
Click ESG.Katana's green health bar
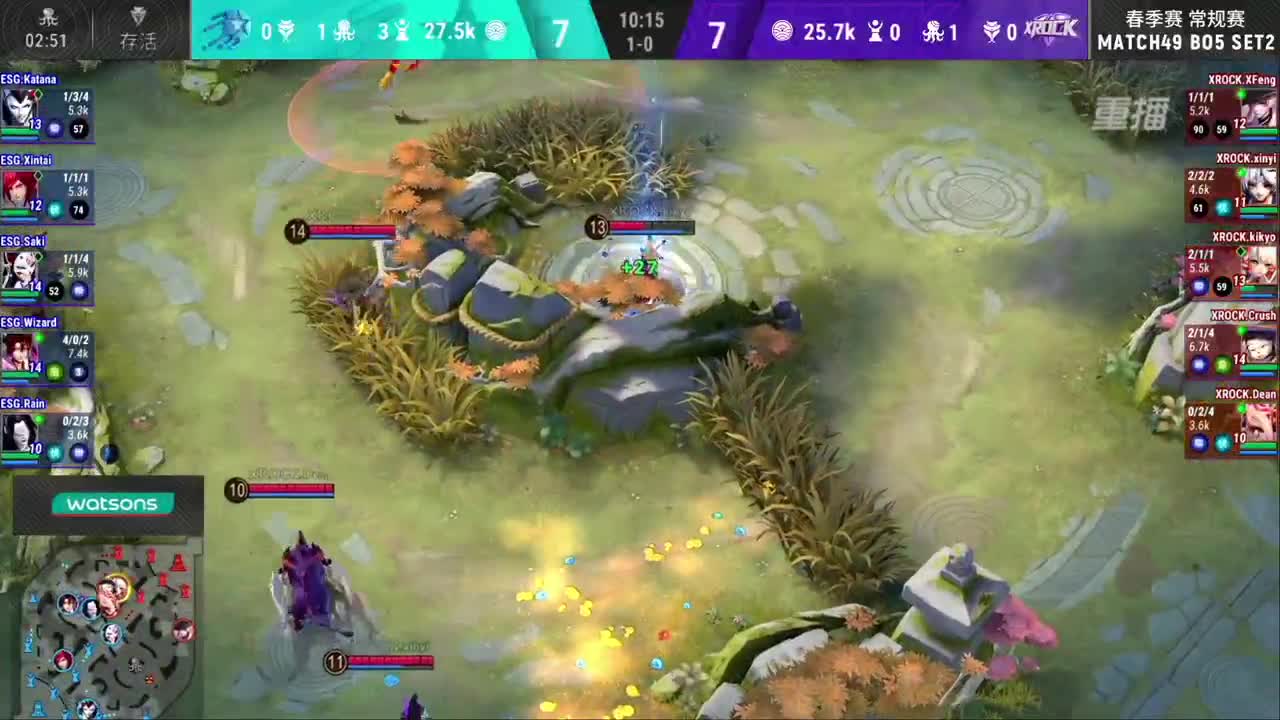22,130
